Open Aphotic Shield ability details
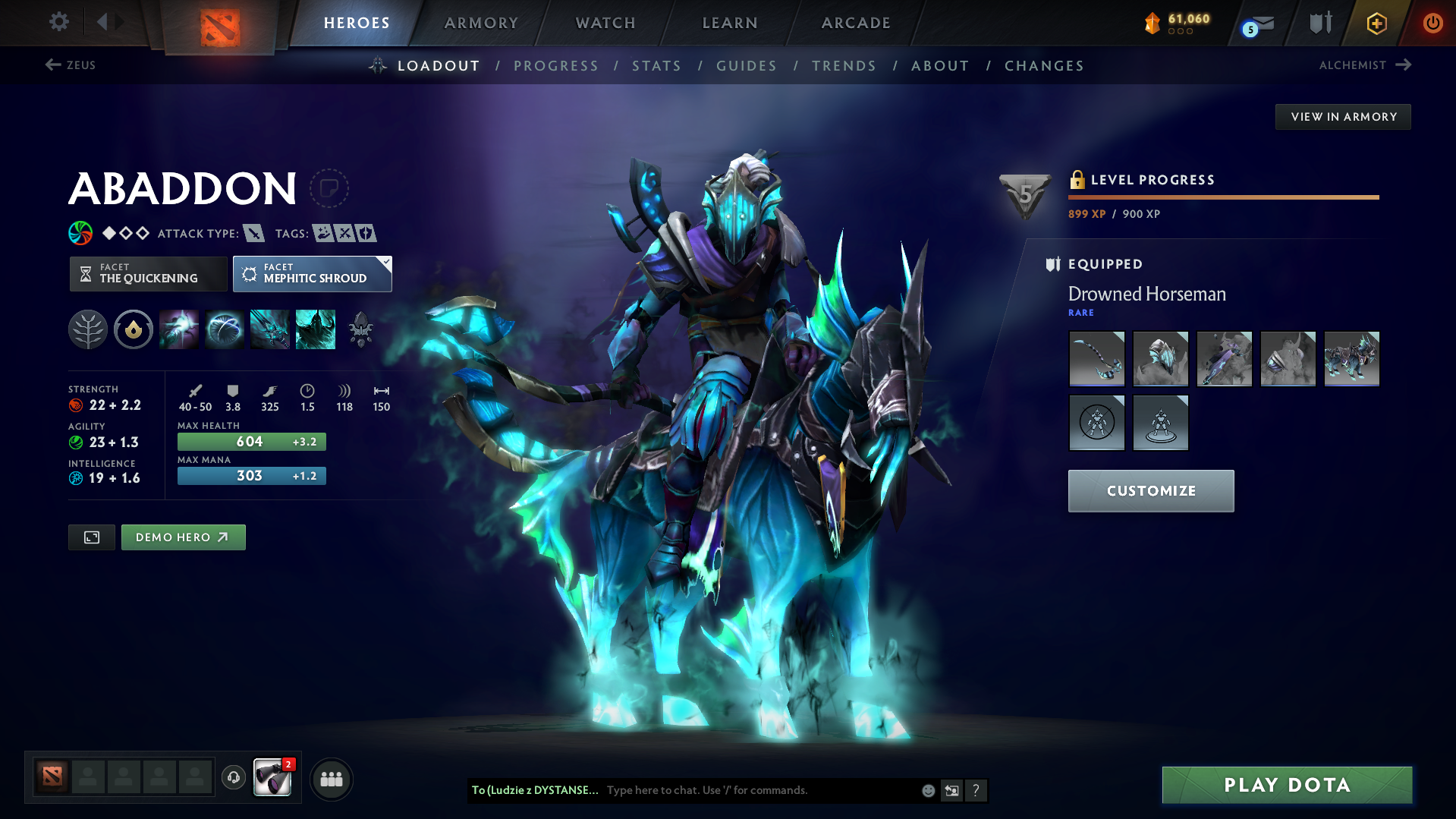 click(225, 329)
